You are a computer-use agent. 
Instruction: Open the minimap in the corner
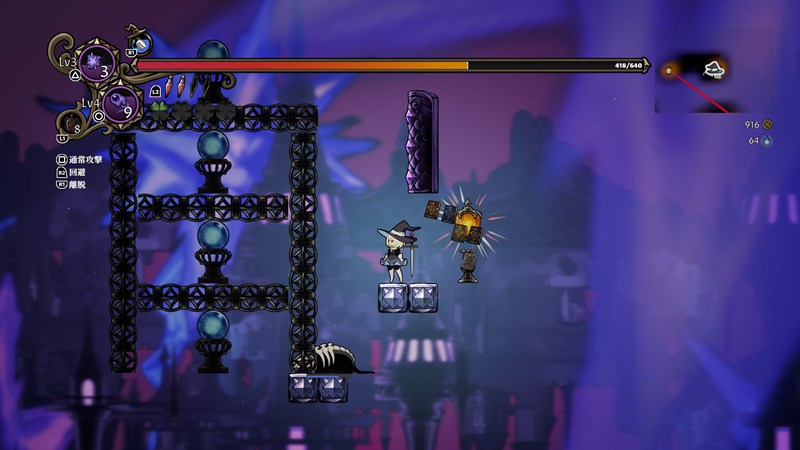(x=693, y=82)
